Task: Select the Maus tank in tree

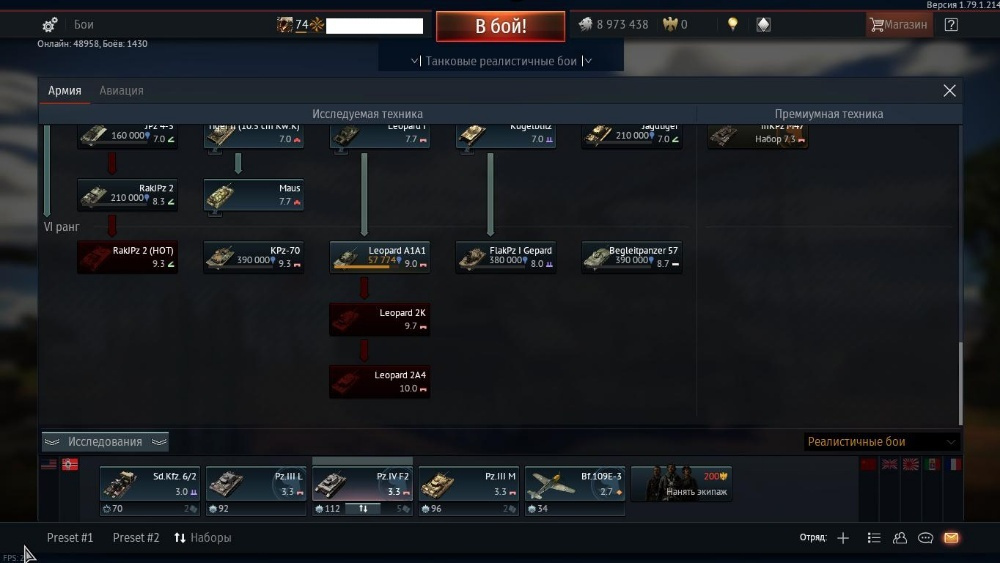Action: tap(254, 195)
